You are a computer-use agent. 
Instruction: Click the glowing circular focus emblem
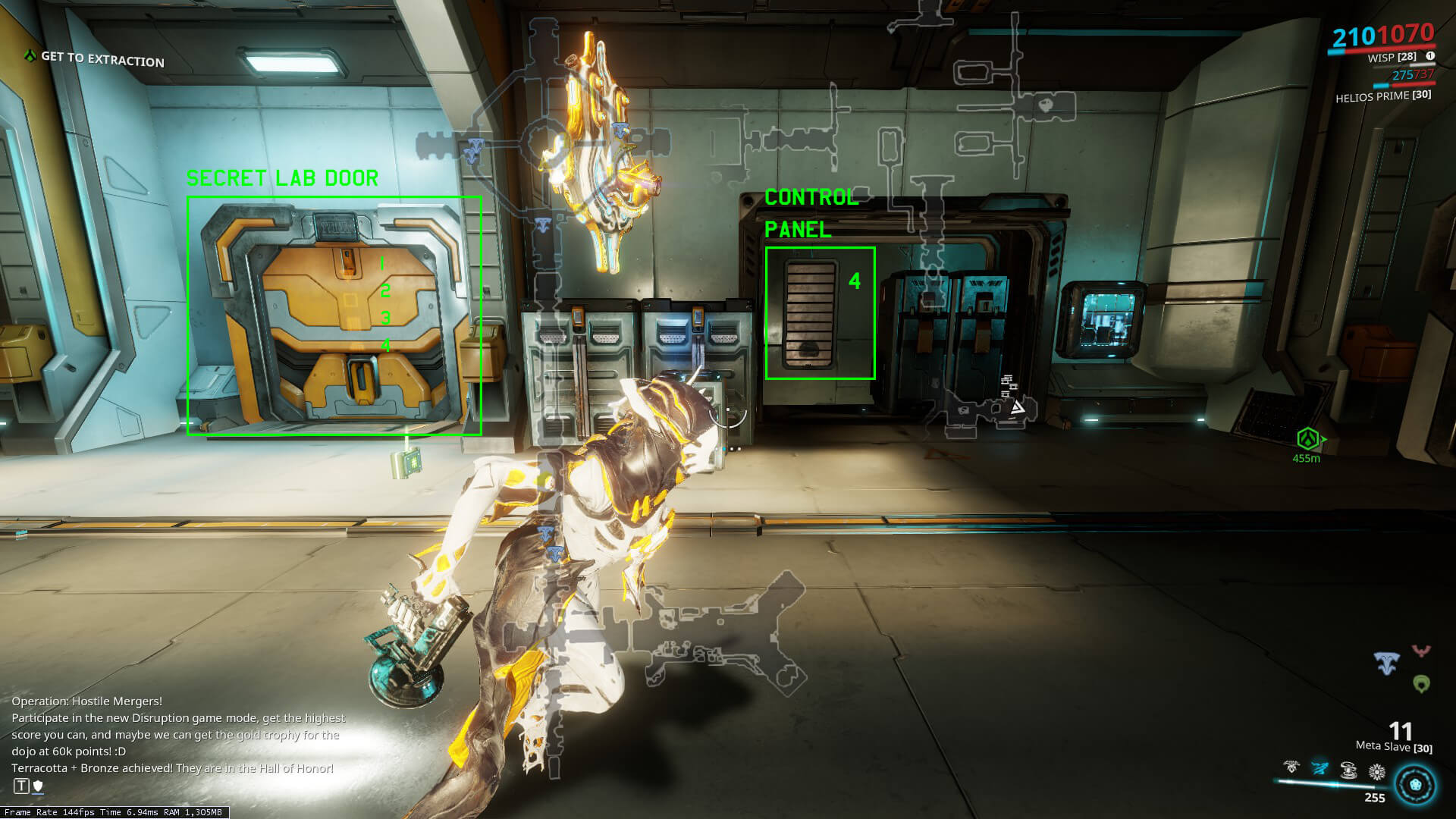coord(1415,784)
